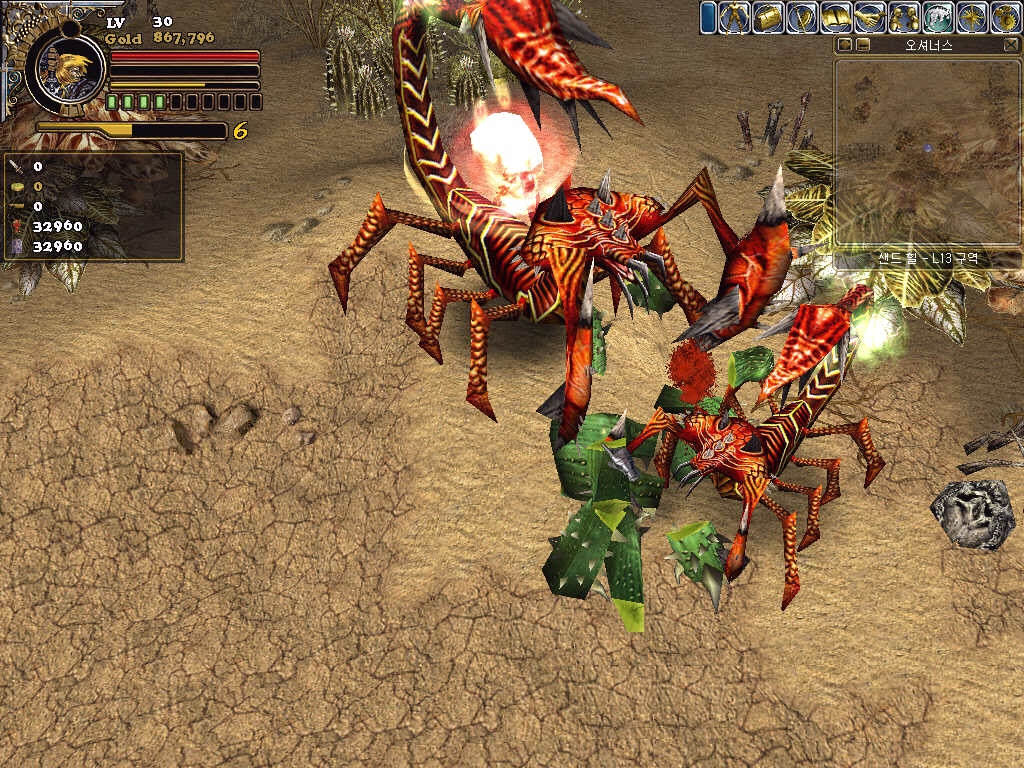Minimize the minimap with the dash button

click(x=863, y=45)
